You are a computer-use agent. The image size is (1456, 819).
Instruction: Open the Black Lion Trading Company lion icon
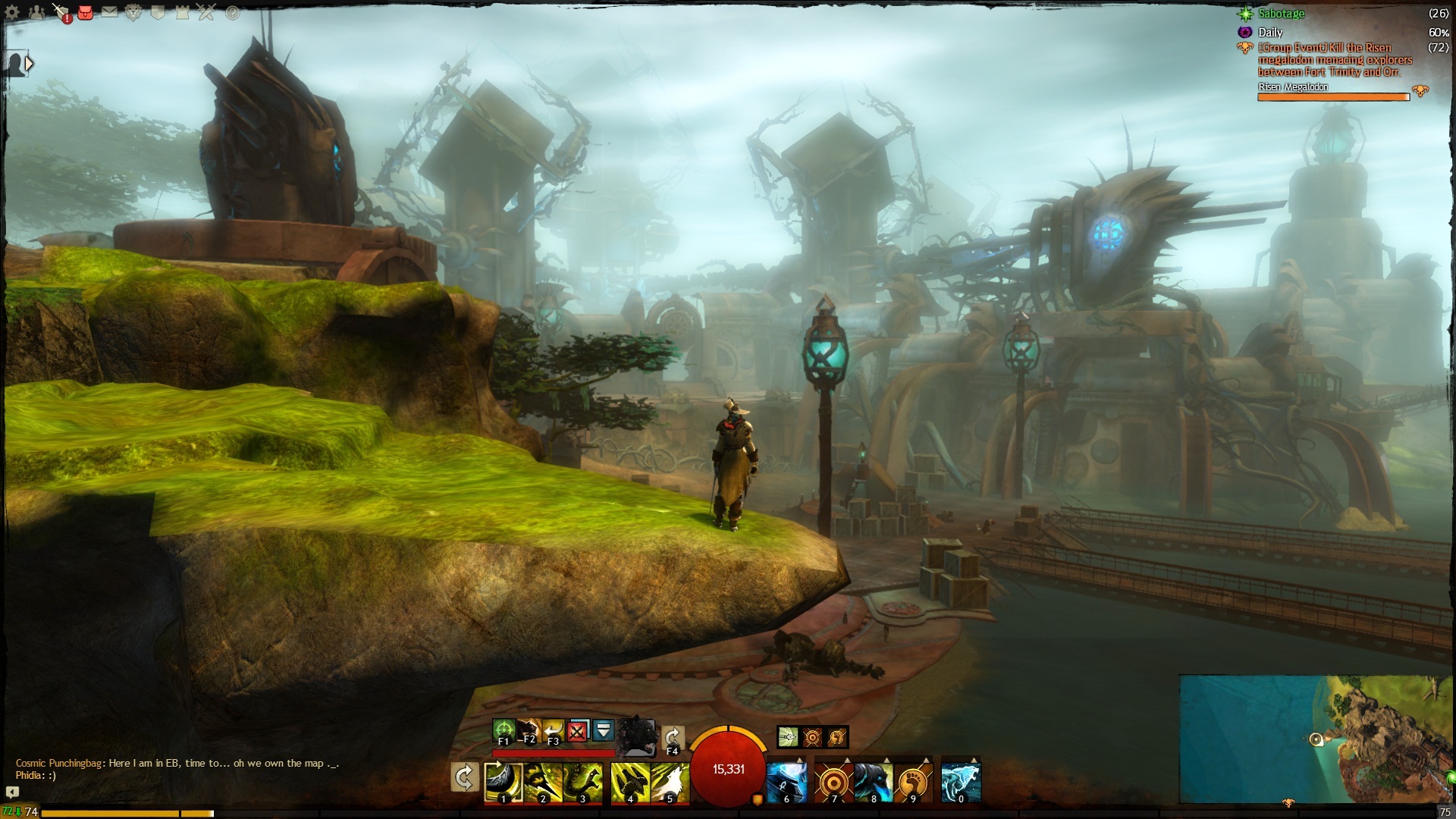pos(133,12)
